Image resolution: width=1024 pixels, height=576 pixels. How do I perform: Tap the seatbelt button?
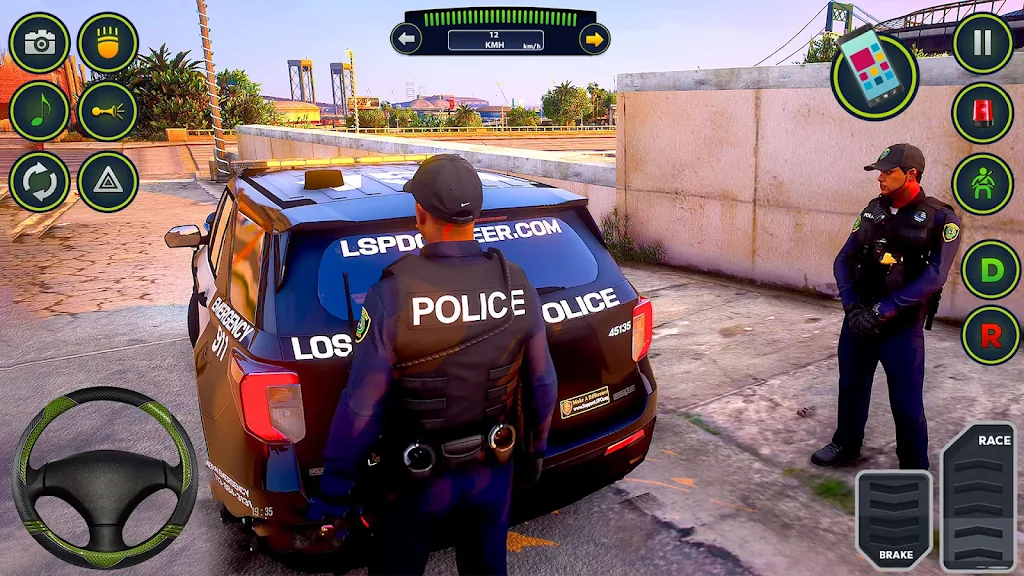coord(982,183)
